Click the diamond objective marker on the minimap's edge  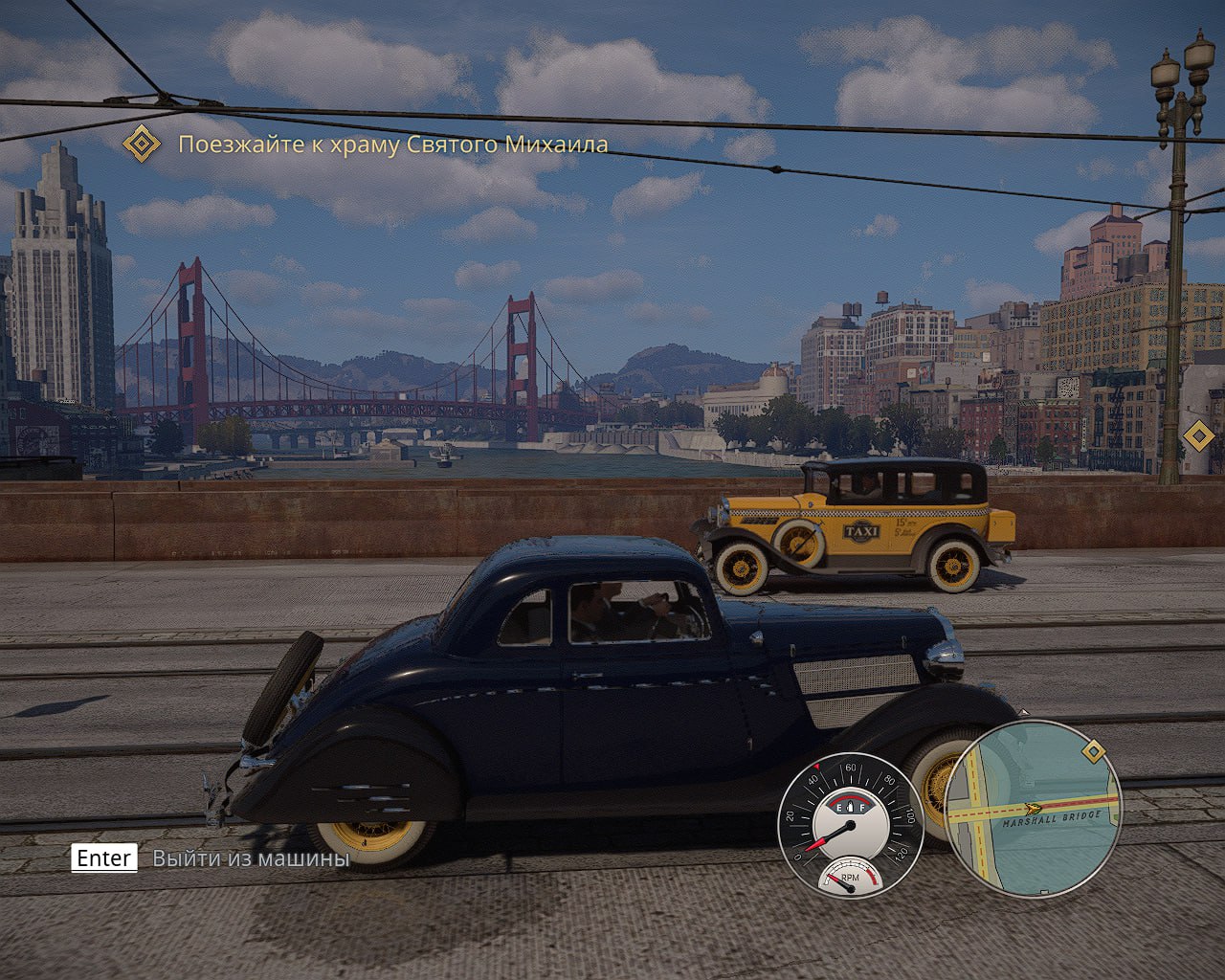tap(1094, 751)
